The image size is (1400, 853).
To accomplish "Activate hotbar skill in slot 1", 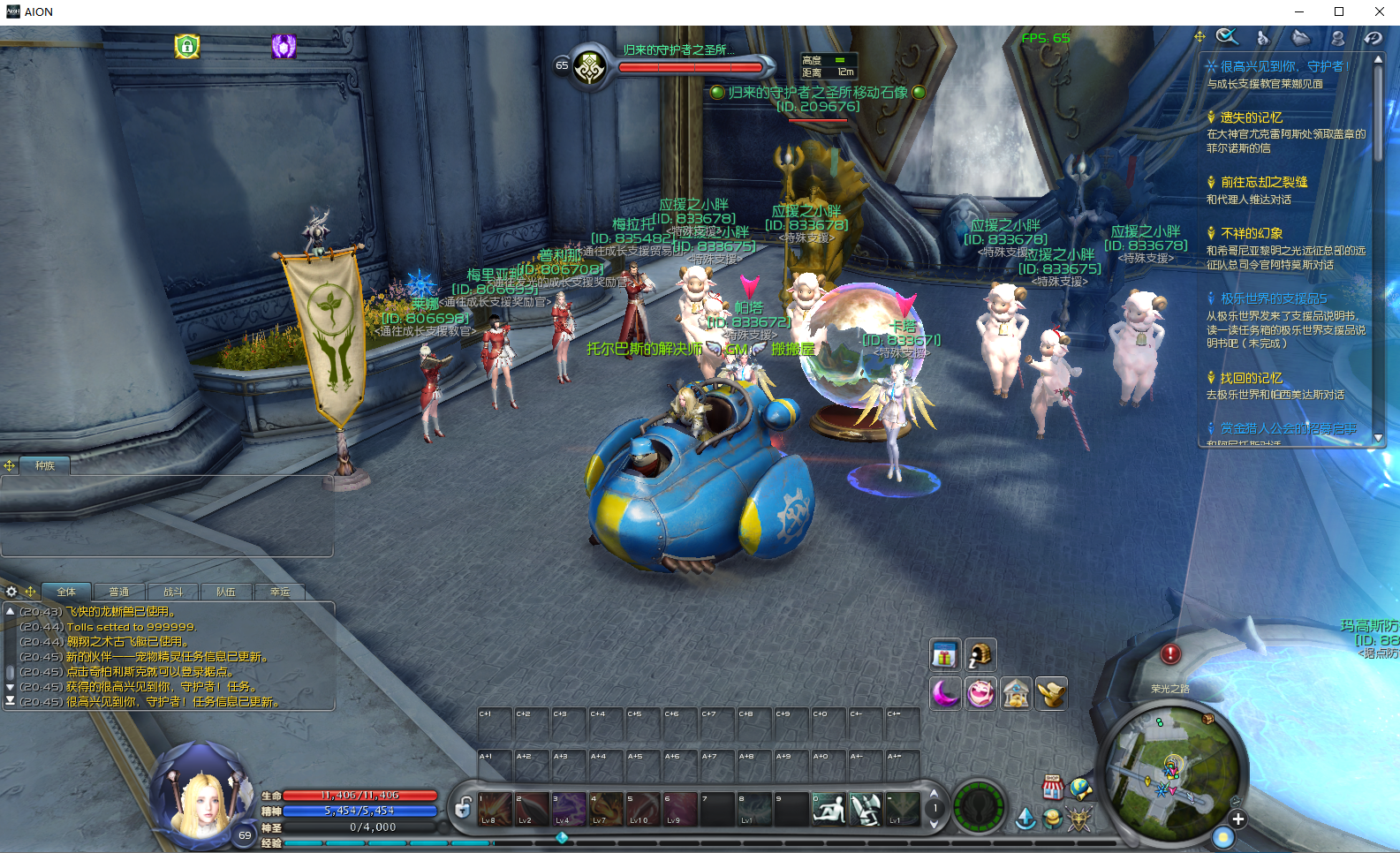I will tap(495, 808).
